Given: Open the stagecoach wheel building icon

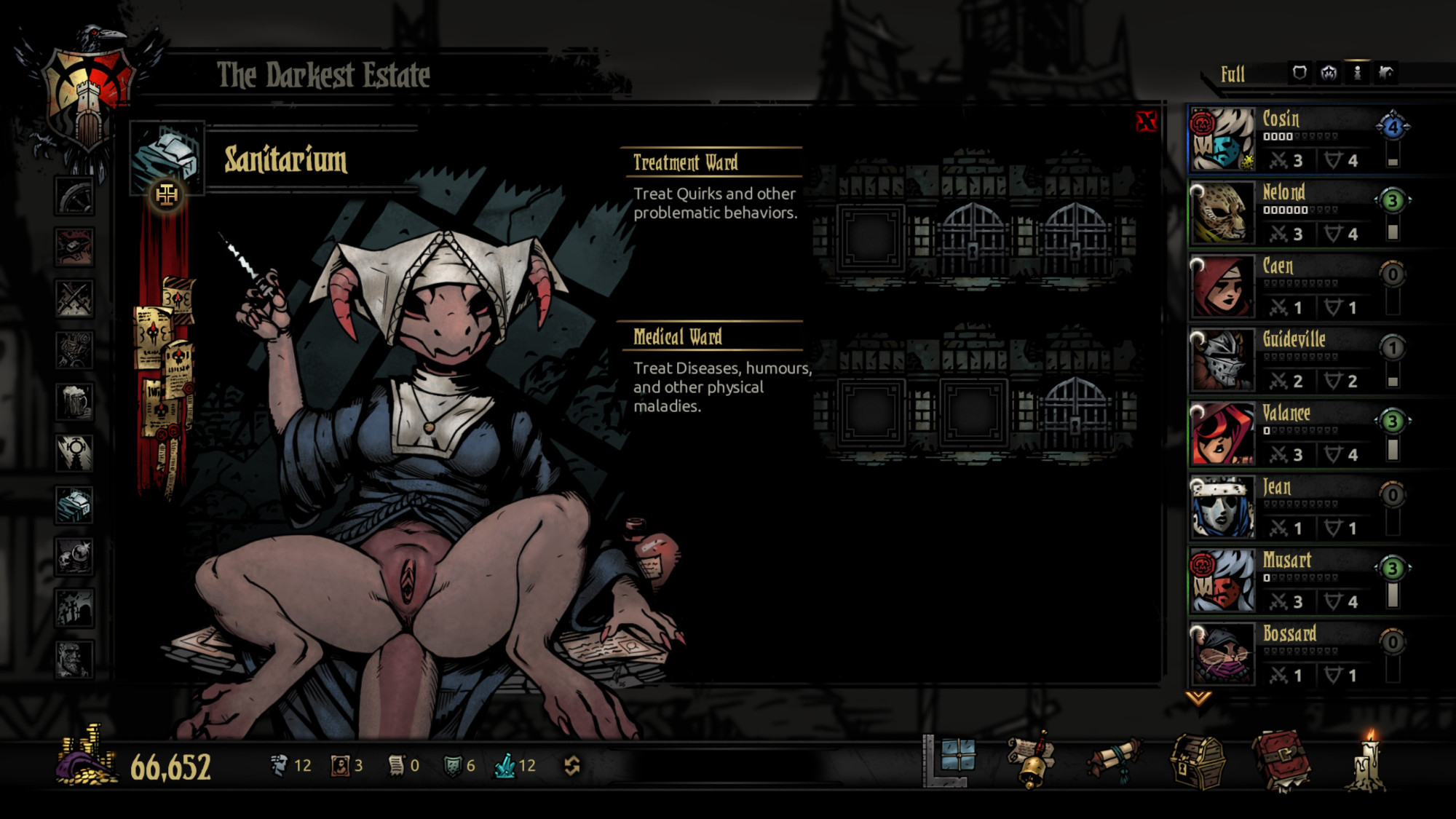Looking at the screenshot, I should pos(74,196).
